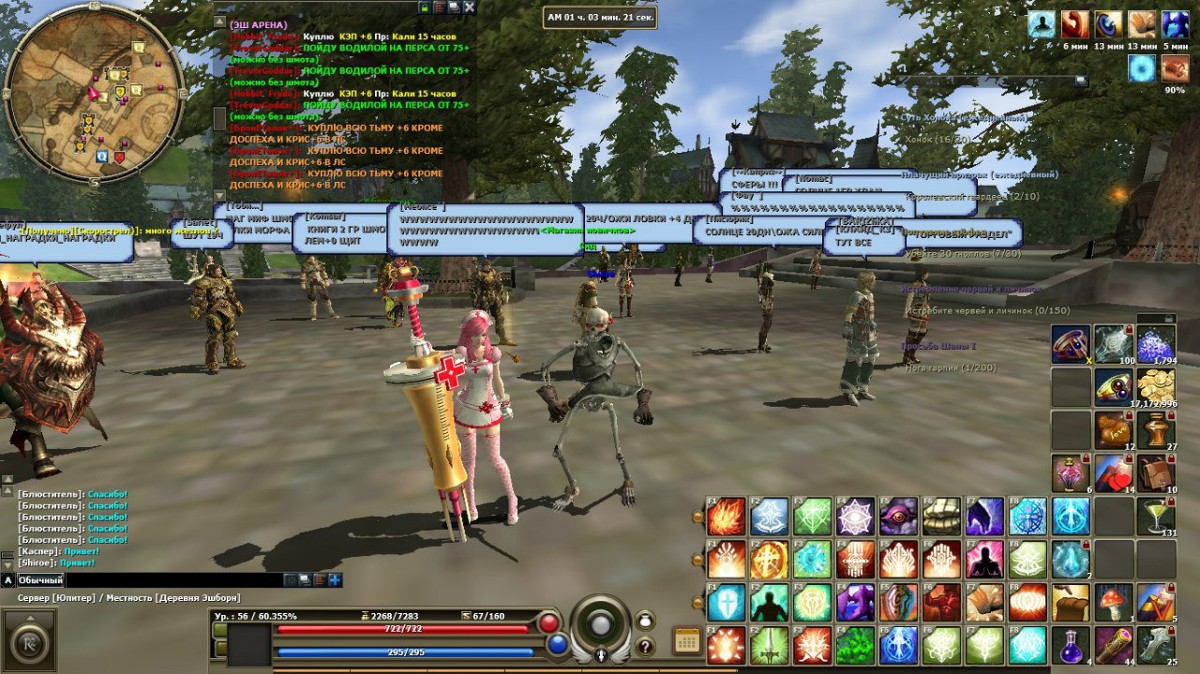
Task: Use the purple potion flask
Action: click(1069, 645)
